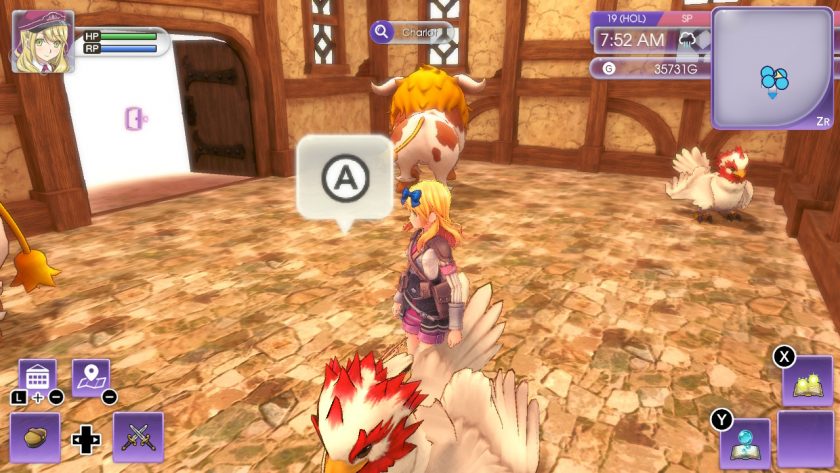Image resolution: width=840 pixels, height=473 pixels.
Task: Activate the blue orb spellbook slot
Action: (744, 442)
